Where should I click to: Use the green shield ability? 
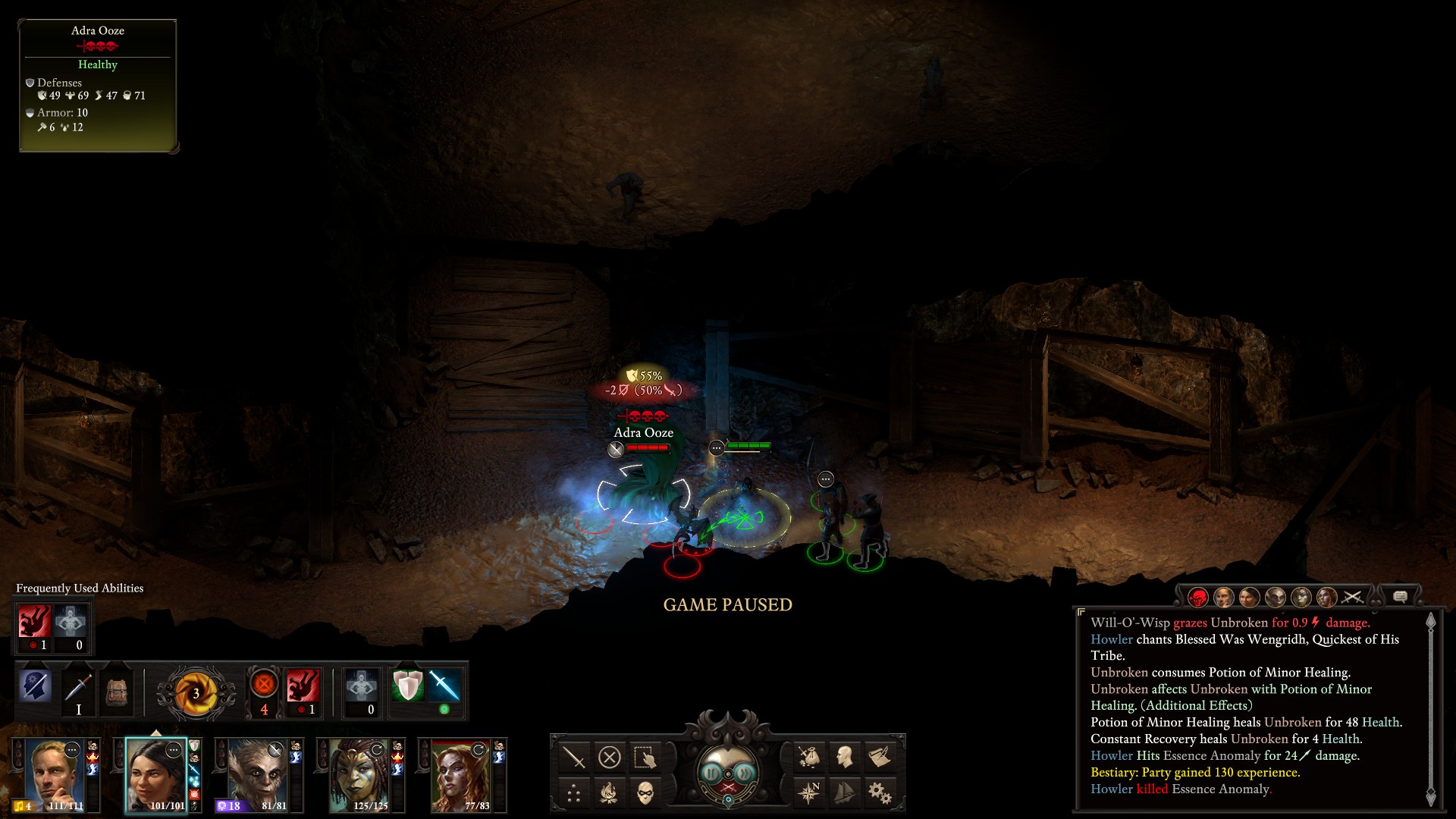pyautogui.click(x=407, y=686)
